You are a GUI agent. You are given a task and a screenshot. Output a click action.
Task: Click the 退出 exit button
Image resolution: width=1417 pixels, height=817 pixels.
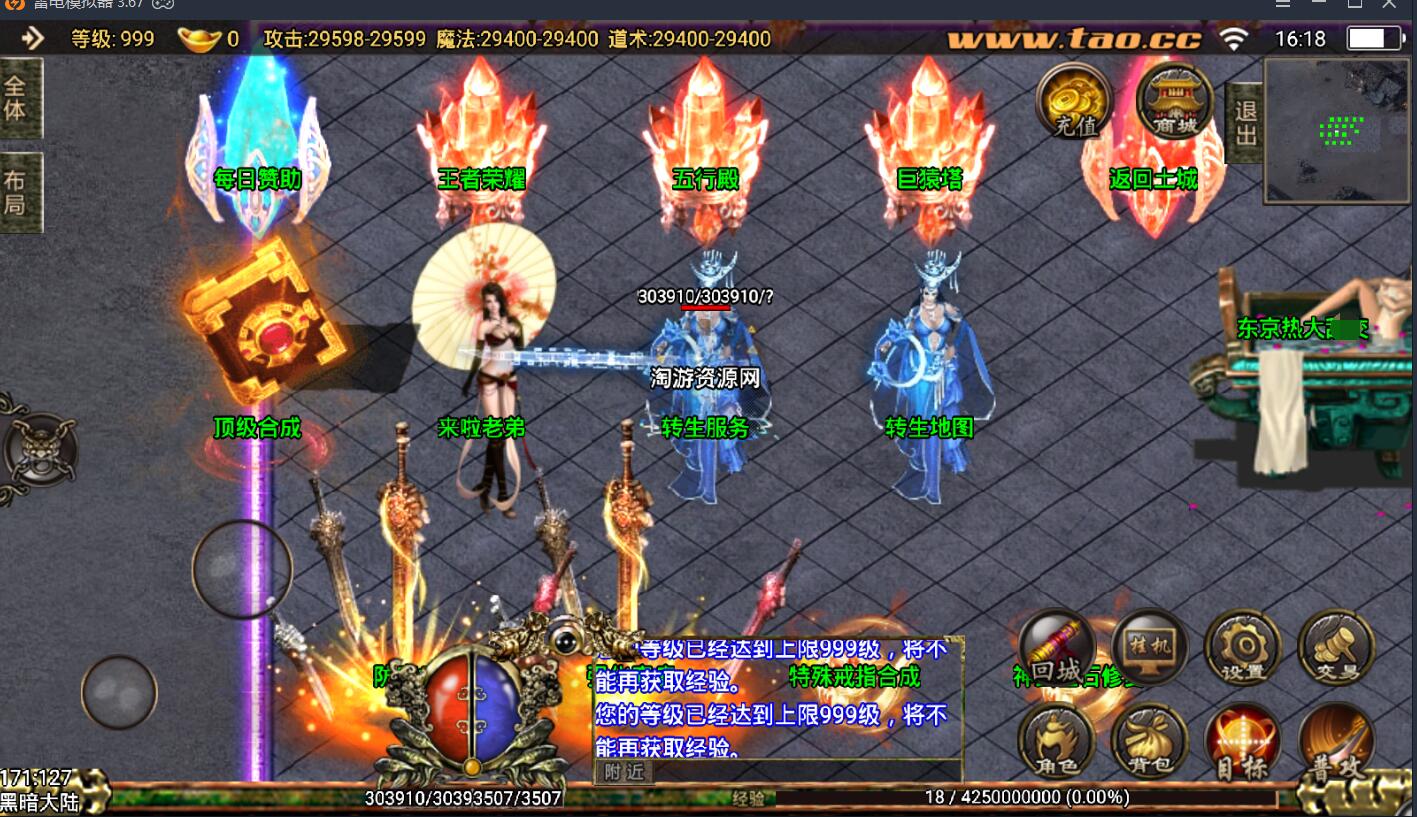pos(1245,122)
